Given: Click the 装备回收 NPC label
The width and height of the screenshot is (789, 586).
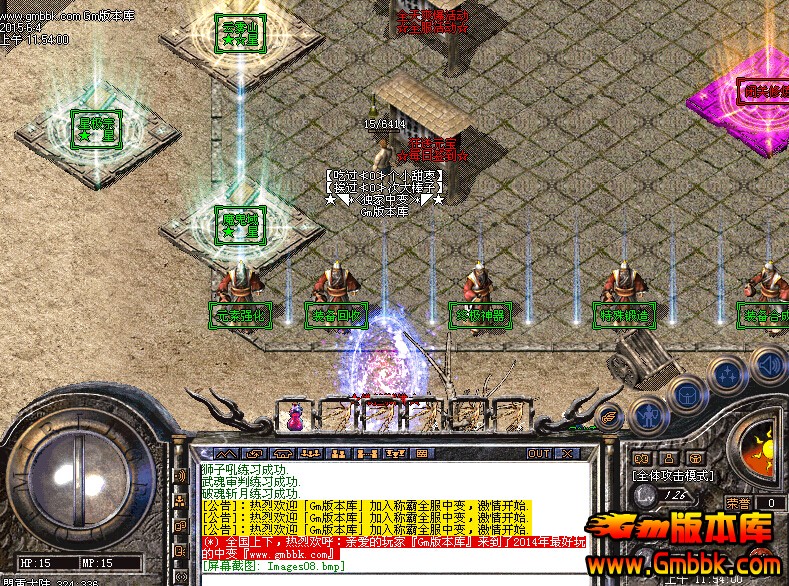Looking at the screenshot, I should [x=337, y=316].
